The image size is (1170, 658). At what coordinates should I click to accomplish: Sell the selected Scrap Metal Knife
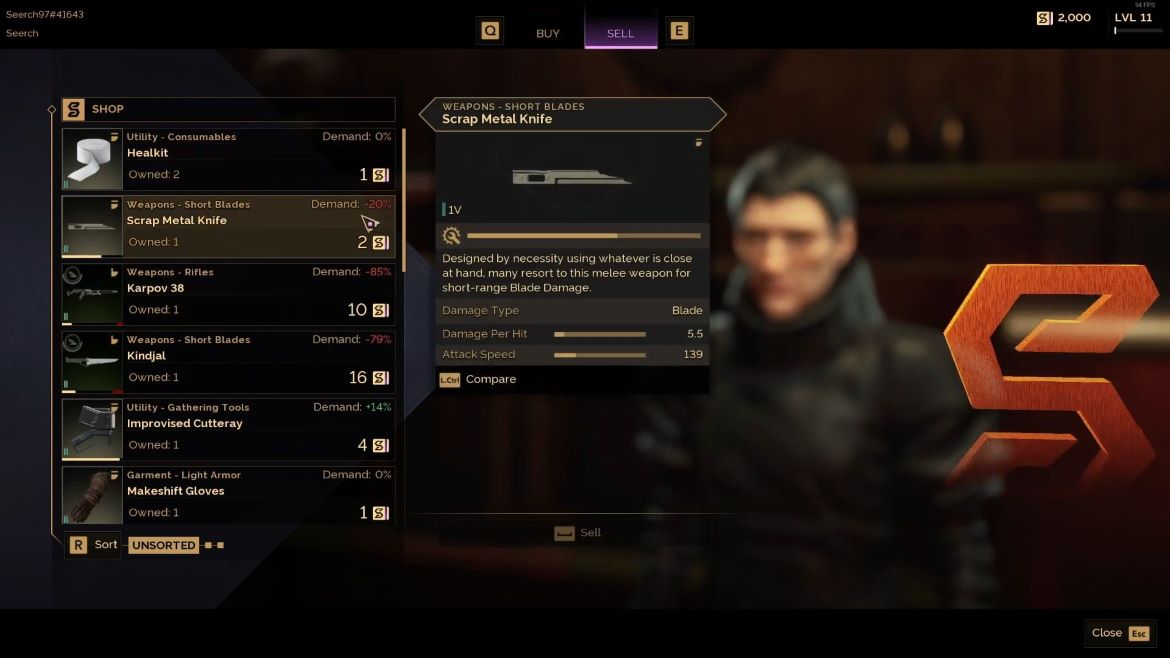point(578,533)
